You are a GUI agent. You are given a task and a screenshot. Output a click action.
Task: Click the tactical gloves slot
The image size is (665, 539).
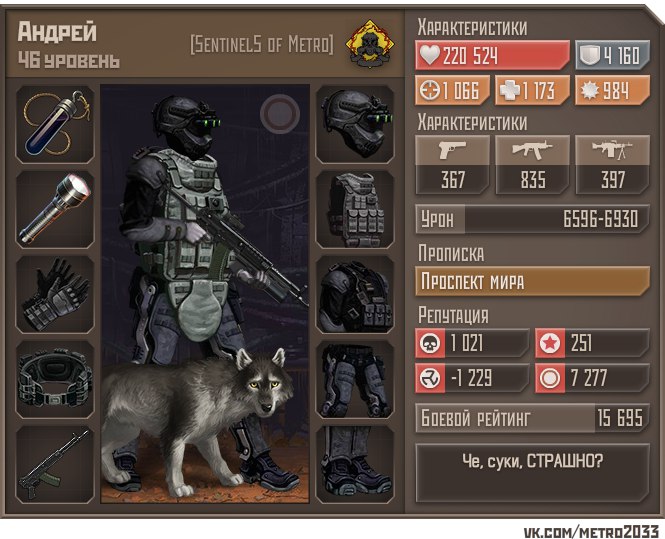[x=56, y=295]
